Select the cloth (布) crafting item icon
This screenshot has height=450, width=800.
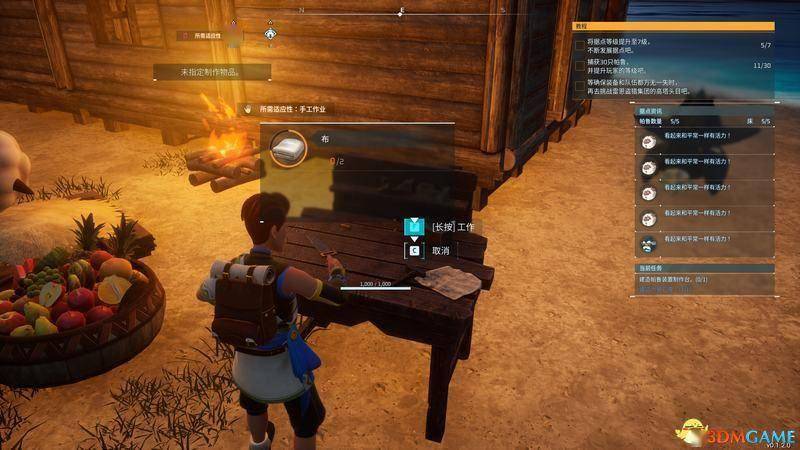pyautogui.click(x=289, y=146)
